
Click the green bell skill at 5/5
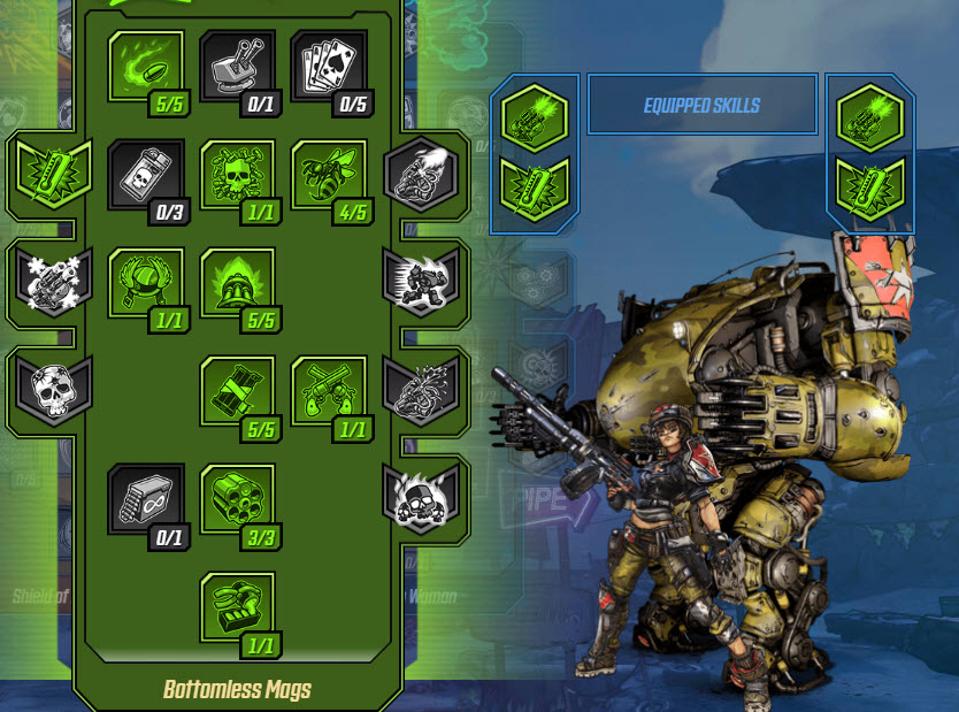coord(237,283)
